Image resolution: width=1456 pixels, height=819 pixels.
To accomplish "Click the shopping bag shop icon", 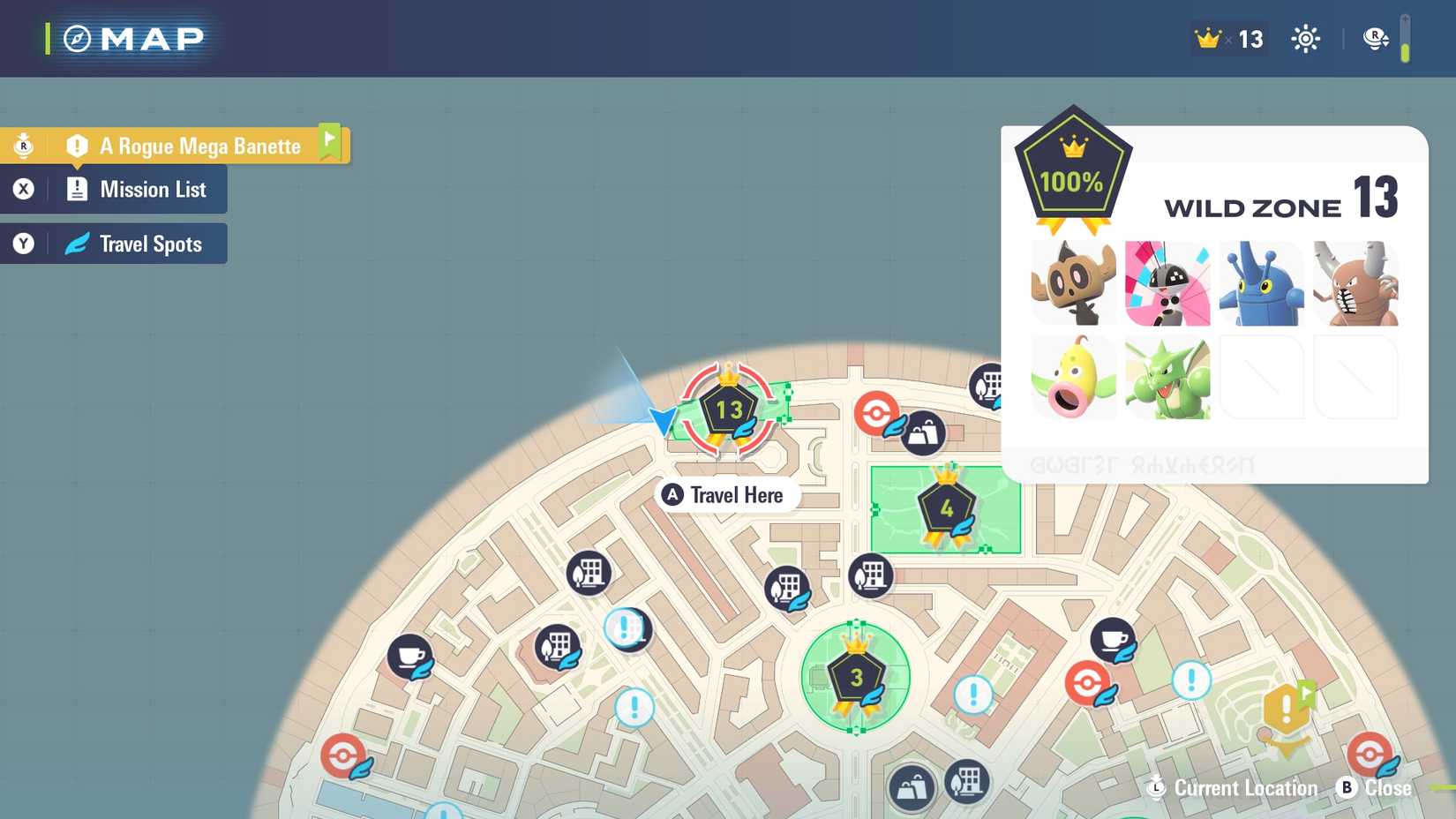I will coord(925,433).
